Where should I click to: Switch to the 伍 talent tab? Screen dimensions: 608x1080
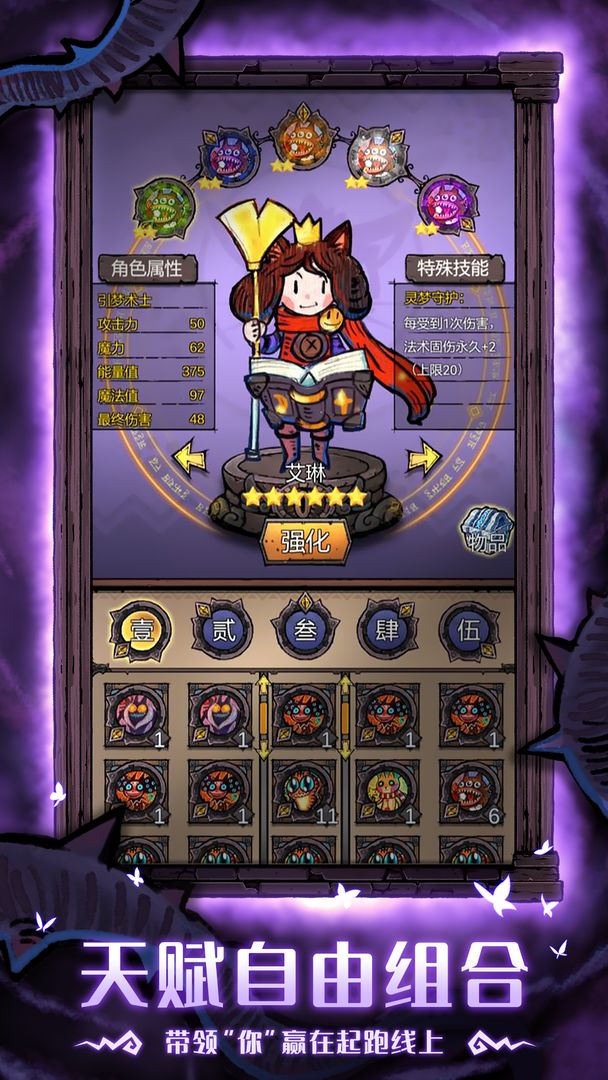tap(469, 629)
